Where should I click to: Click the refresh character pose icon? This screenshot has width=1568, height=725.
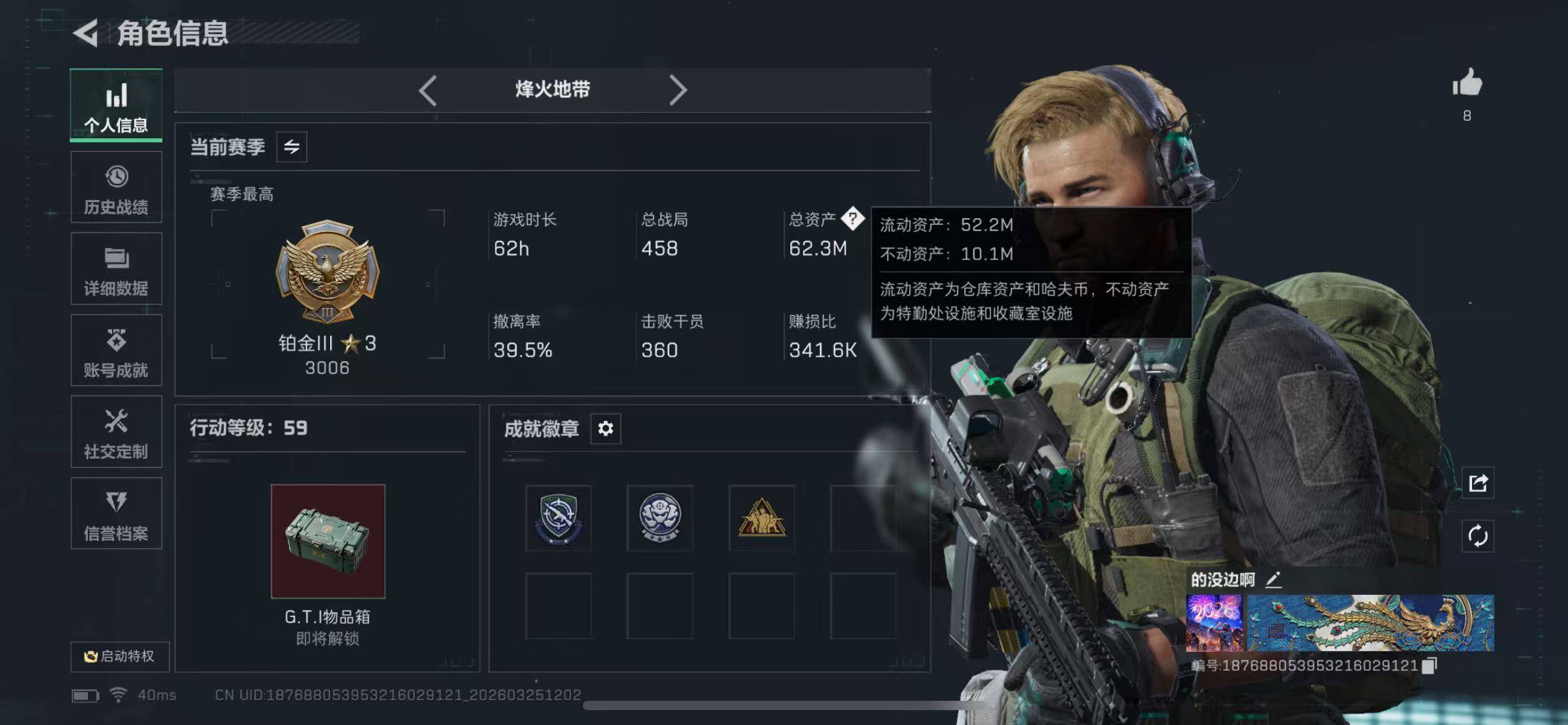[1479, 535]
